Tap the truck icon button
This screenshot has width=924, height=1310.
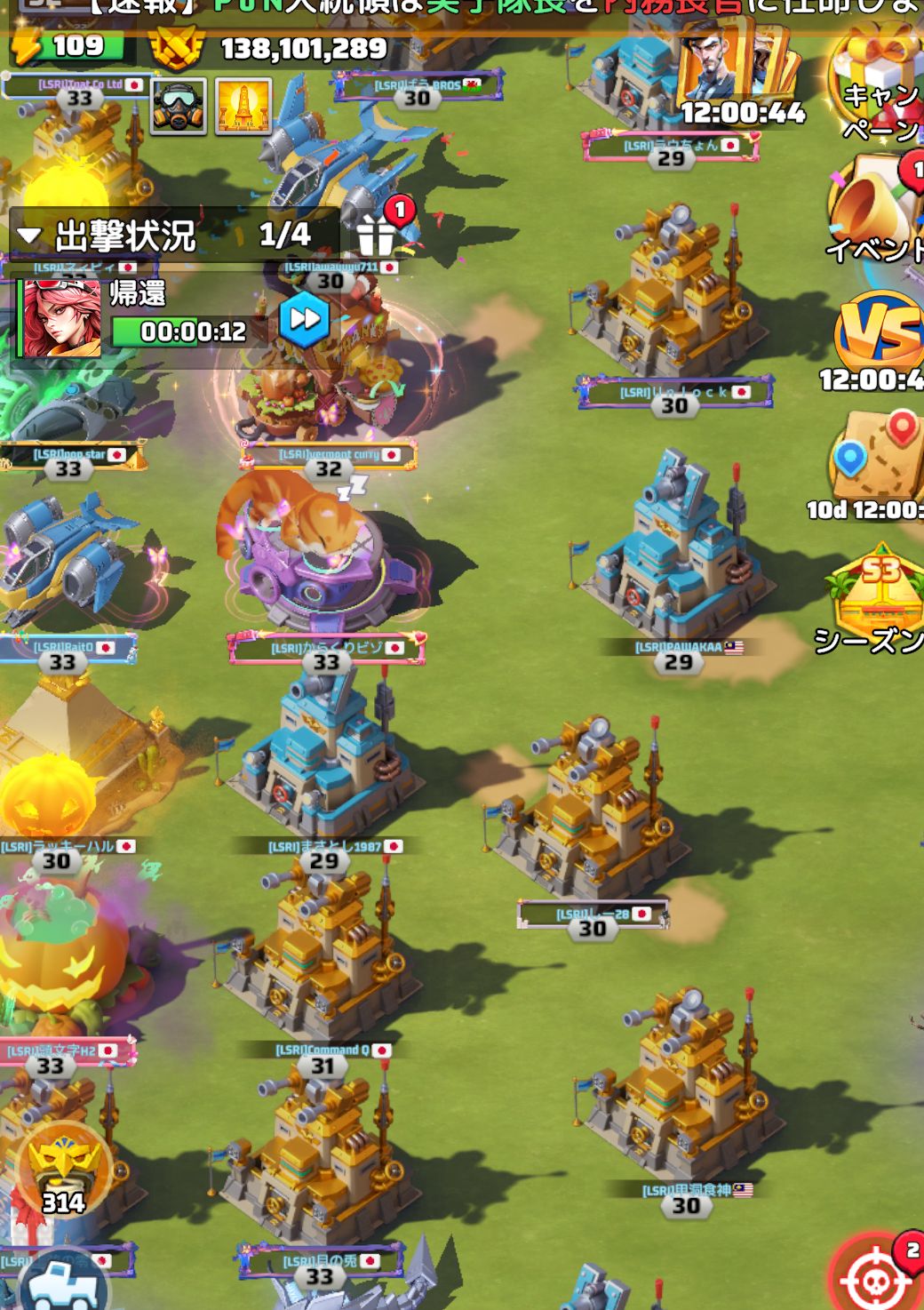click(64, 1284)
